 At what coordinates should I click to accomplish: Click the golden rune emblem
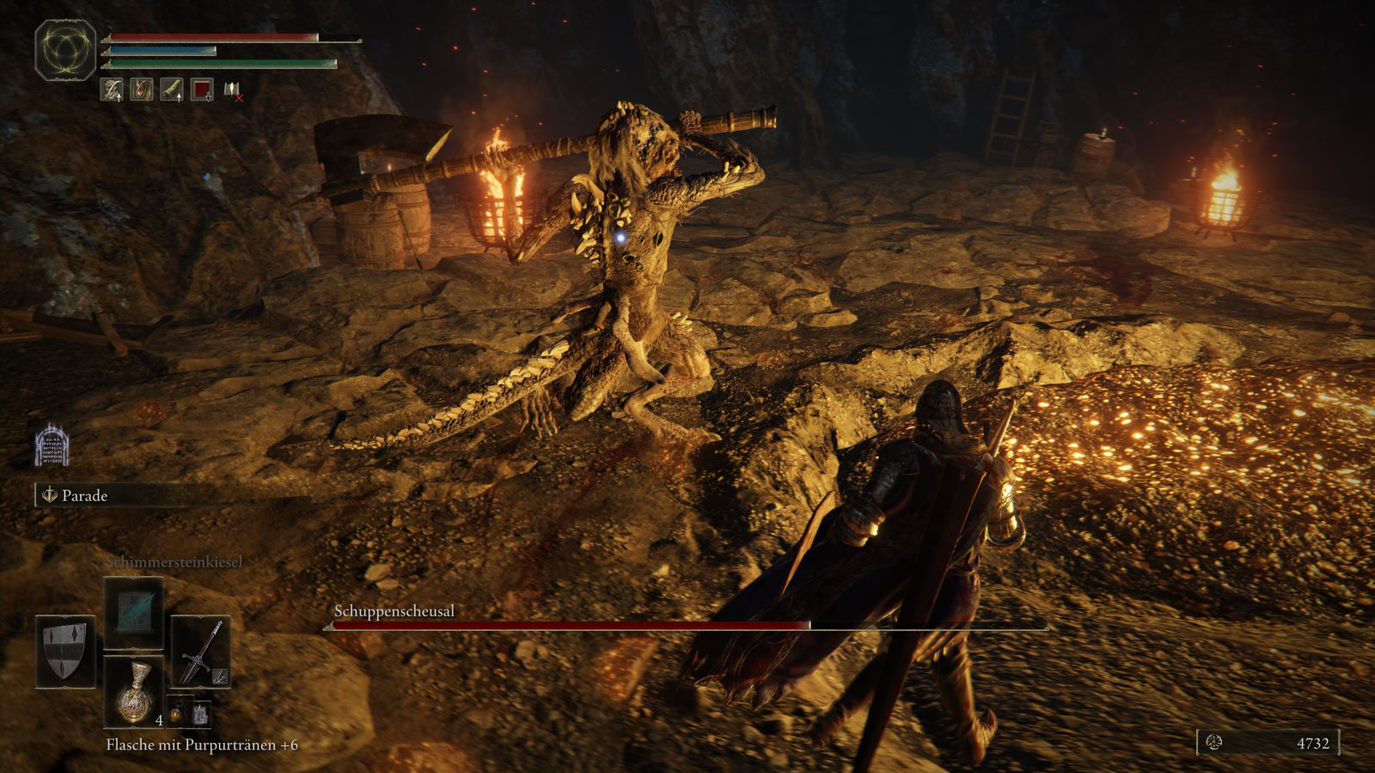(x=66, y=49)
